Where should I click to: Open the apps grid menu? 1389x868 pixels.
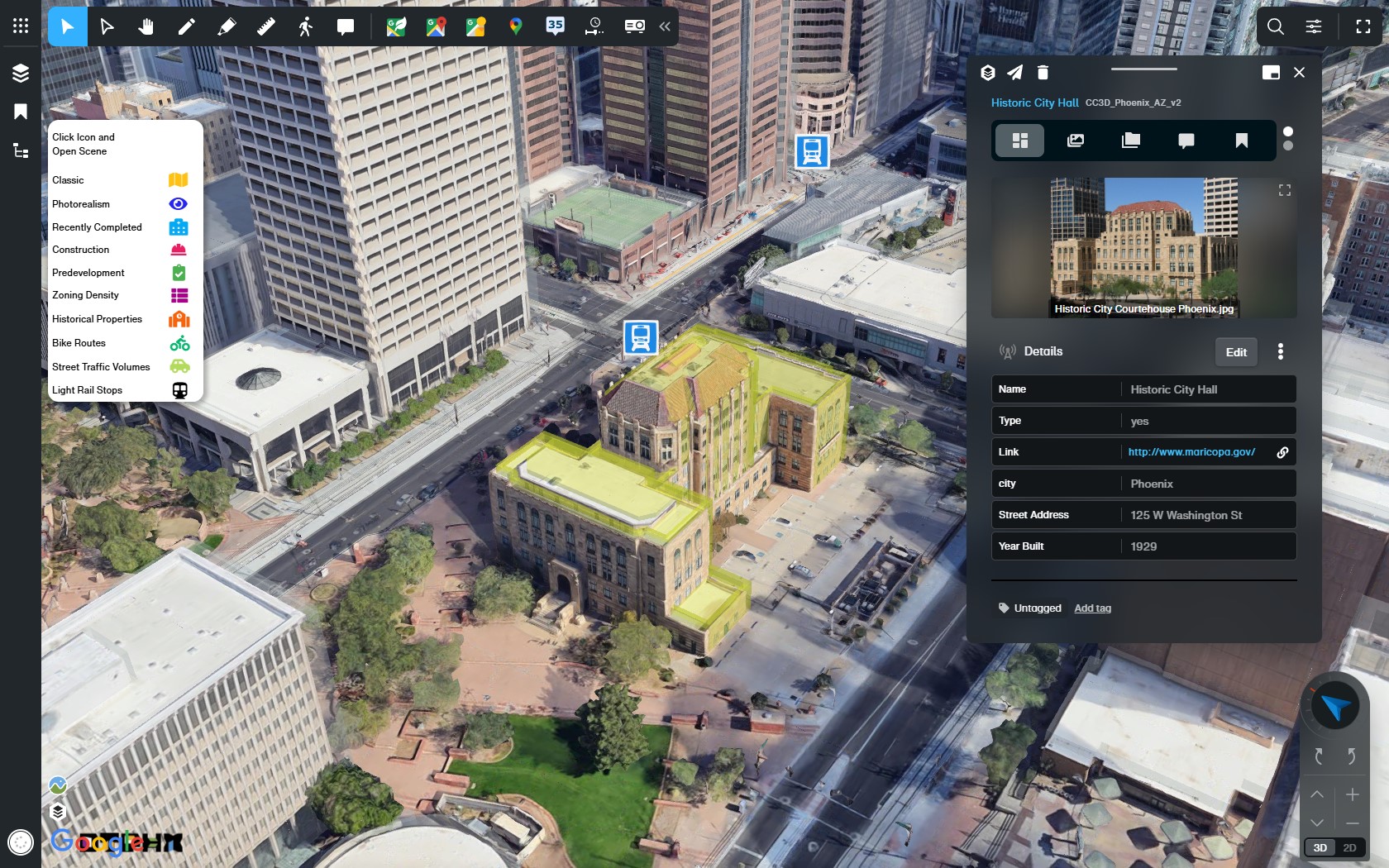click(x=21, y=26)
